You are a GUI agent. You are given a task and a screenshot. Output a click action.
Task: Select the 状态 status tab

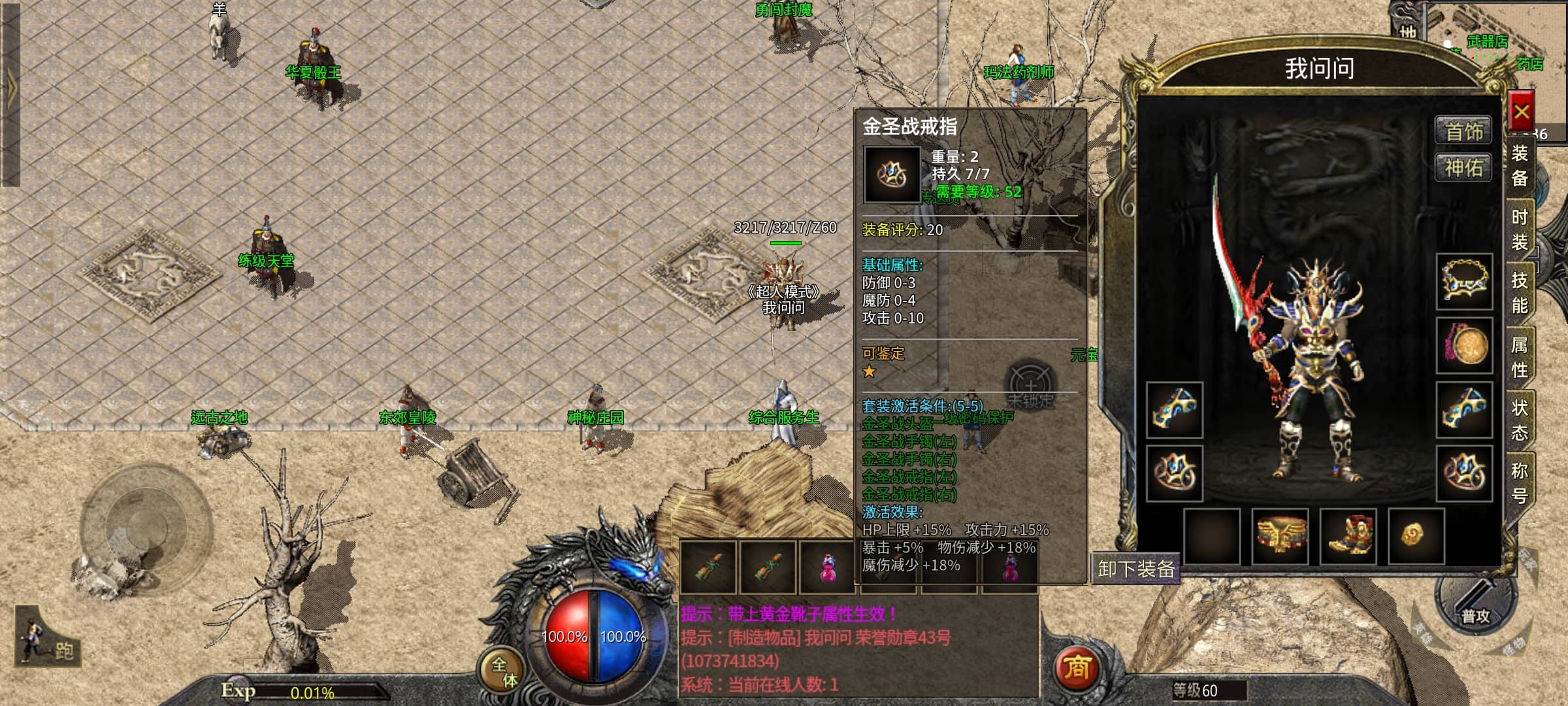[1520, 420]
